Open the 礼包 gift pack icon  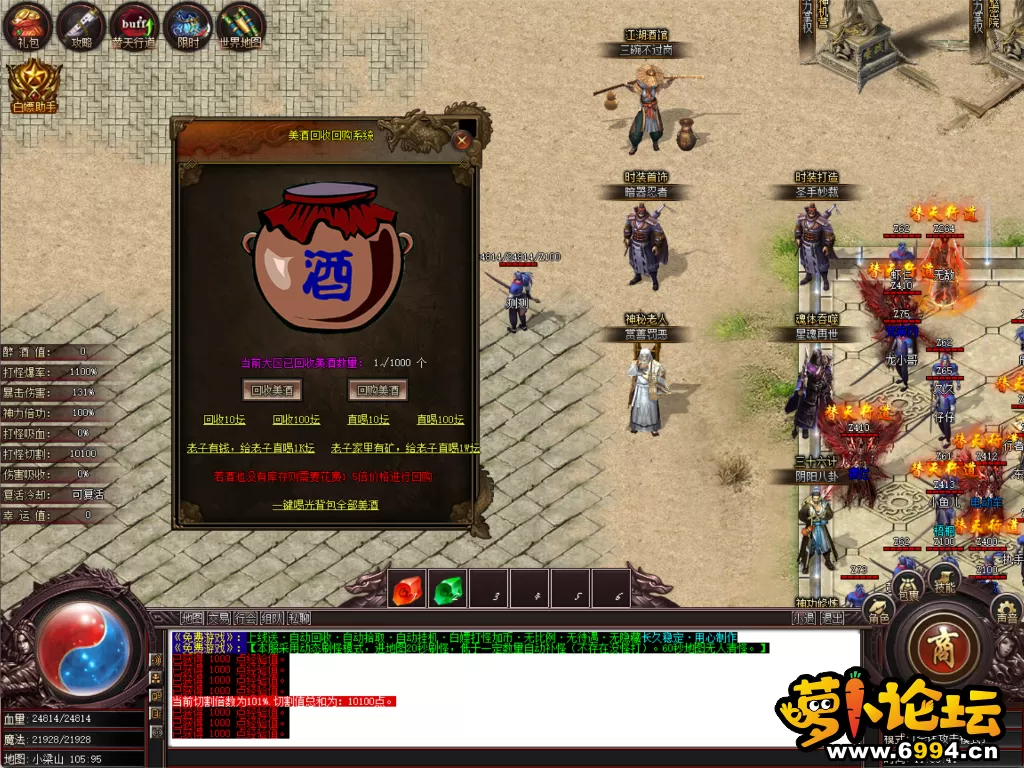point(27,26)
